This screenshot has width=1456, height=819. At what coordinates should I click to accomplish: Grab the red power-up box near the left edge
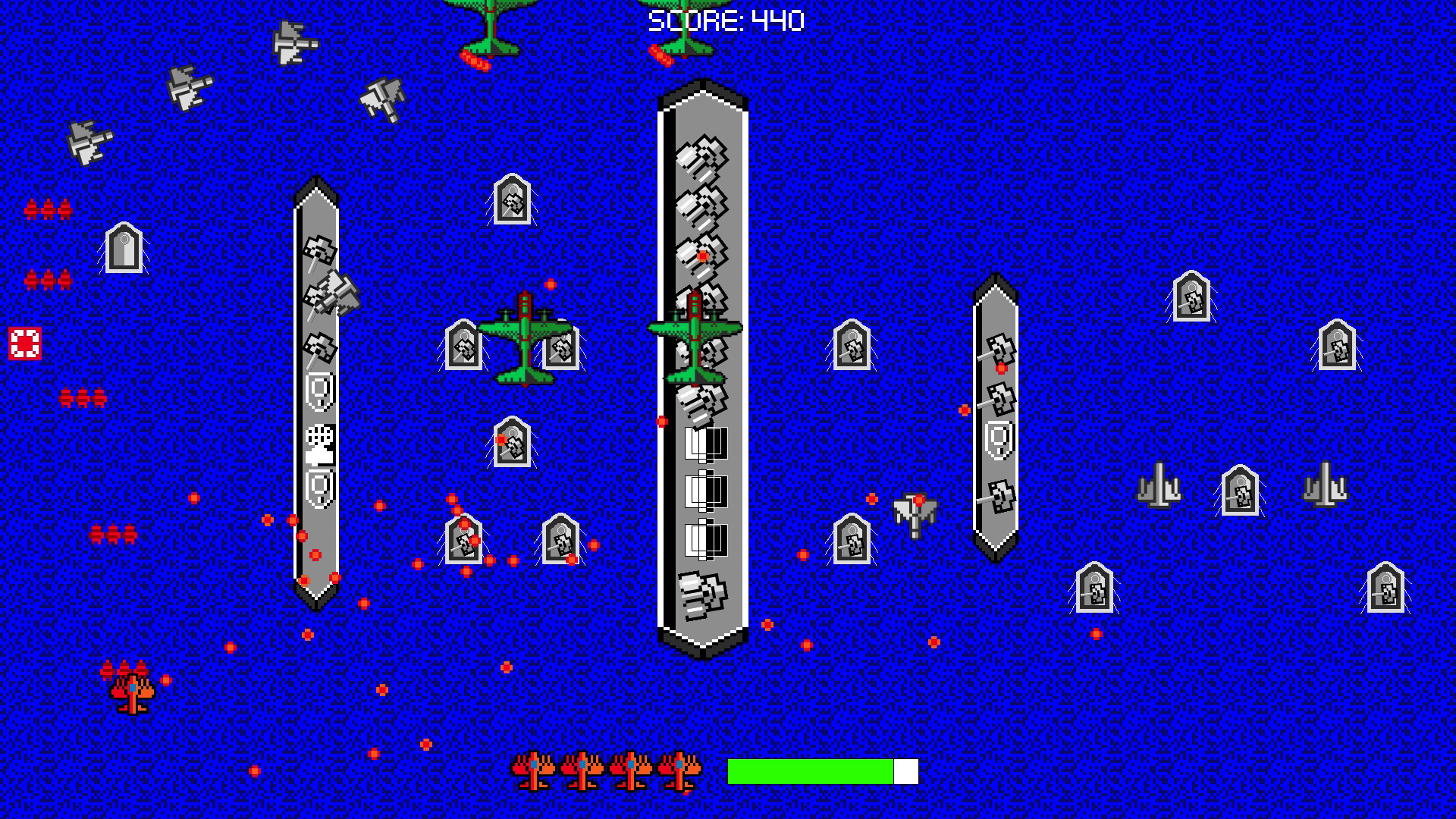point(25,343)
